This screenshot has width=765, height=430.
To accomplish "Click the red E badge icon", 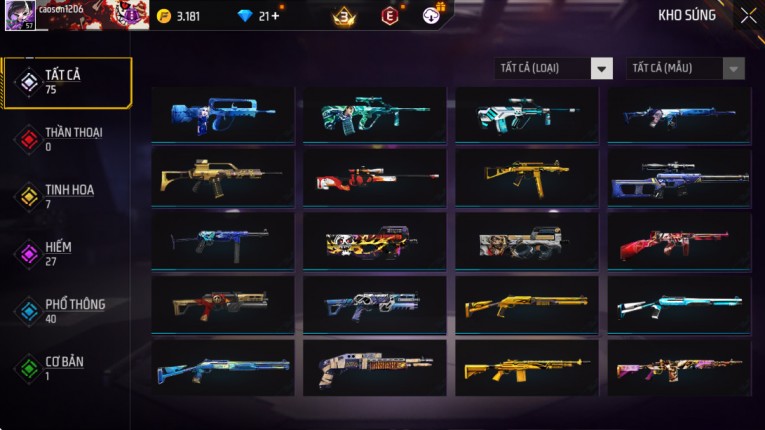I will (389, 16).
